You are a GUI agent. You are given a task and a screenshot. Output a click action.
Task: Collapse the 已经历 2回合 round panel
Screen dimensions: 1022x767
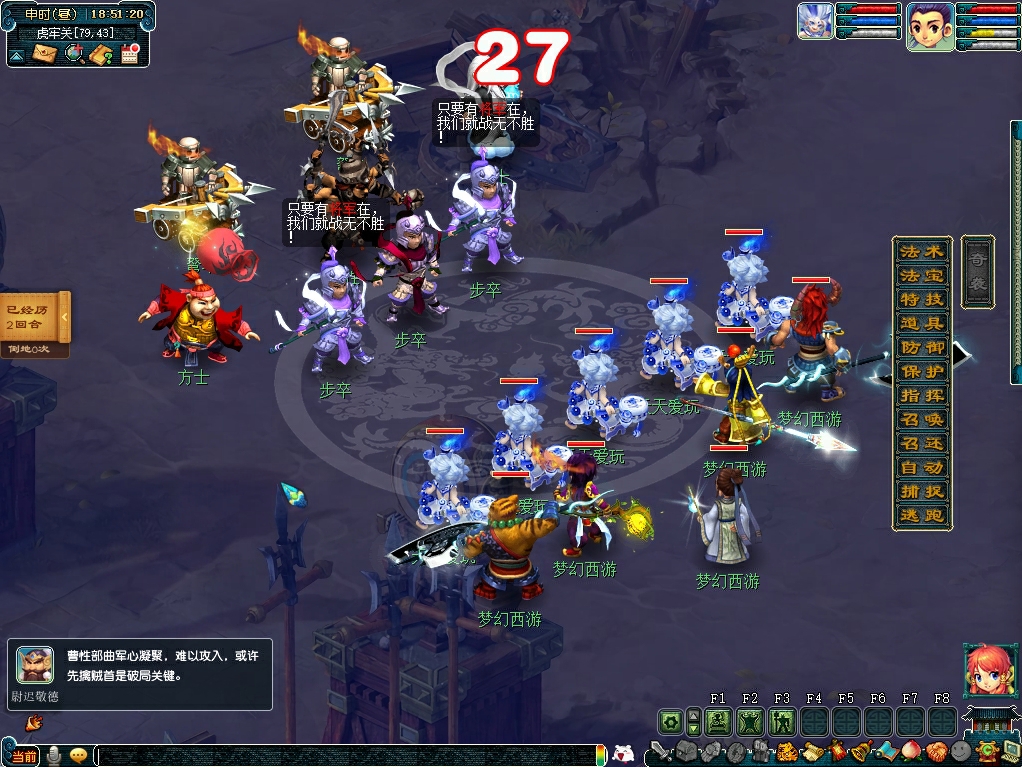pos(64,317)
